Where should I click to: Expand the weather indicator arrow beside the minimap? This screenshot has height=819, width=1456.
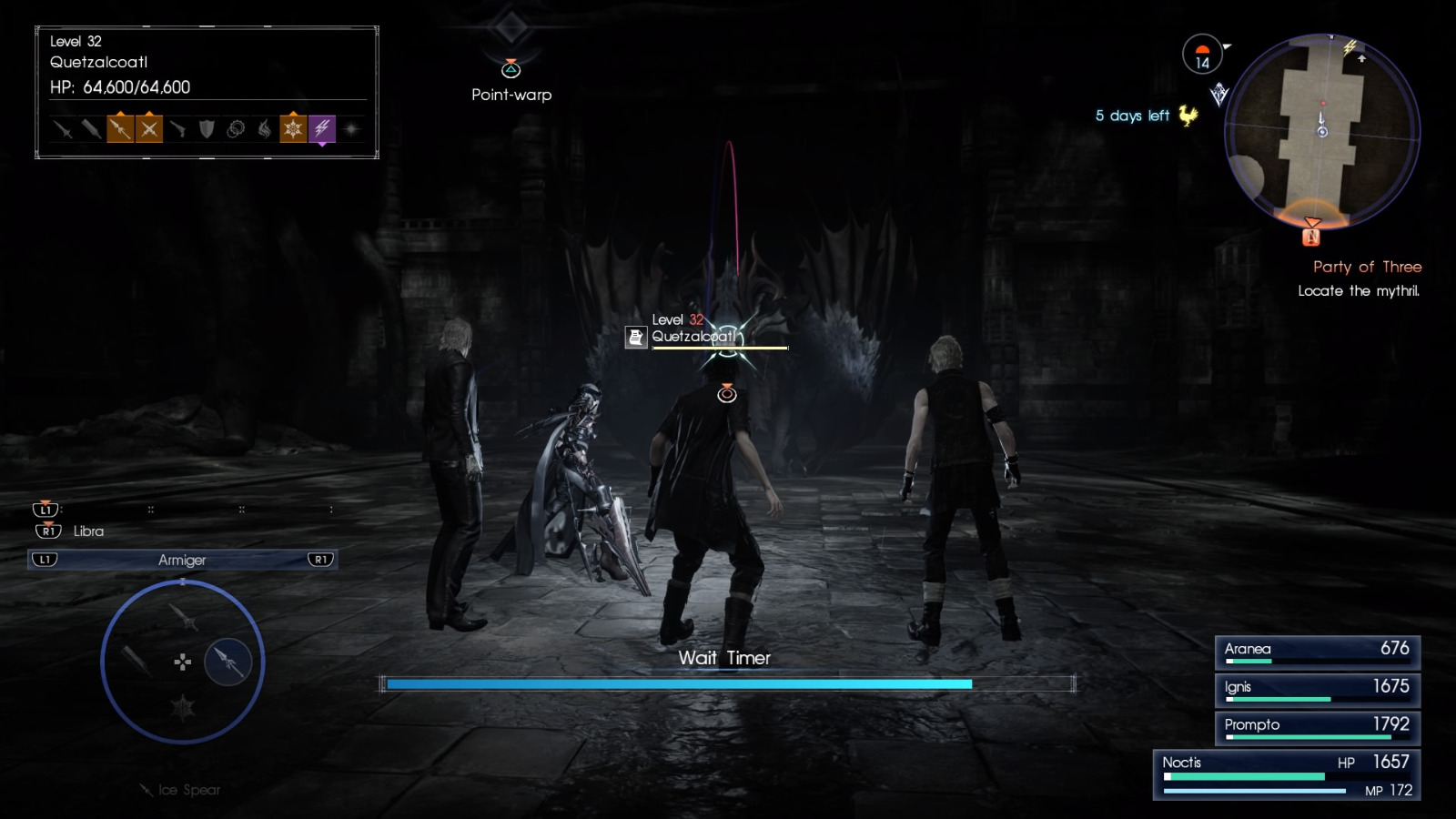tap(1228, 46)
